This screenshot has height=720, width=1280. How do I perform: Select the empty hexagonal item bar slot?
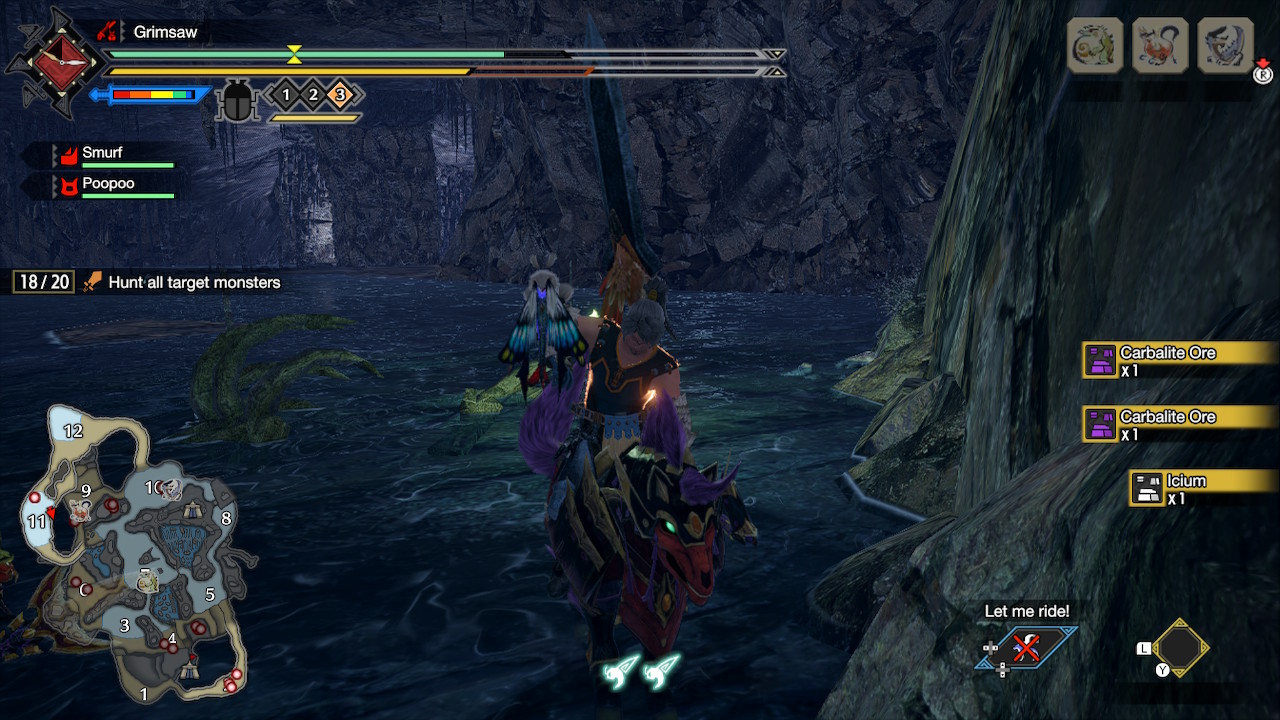tap(1180, 648)
